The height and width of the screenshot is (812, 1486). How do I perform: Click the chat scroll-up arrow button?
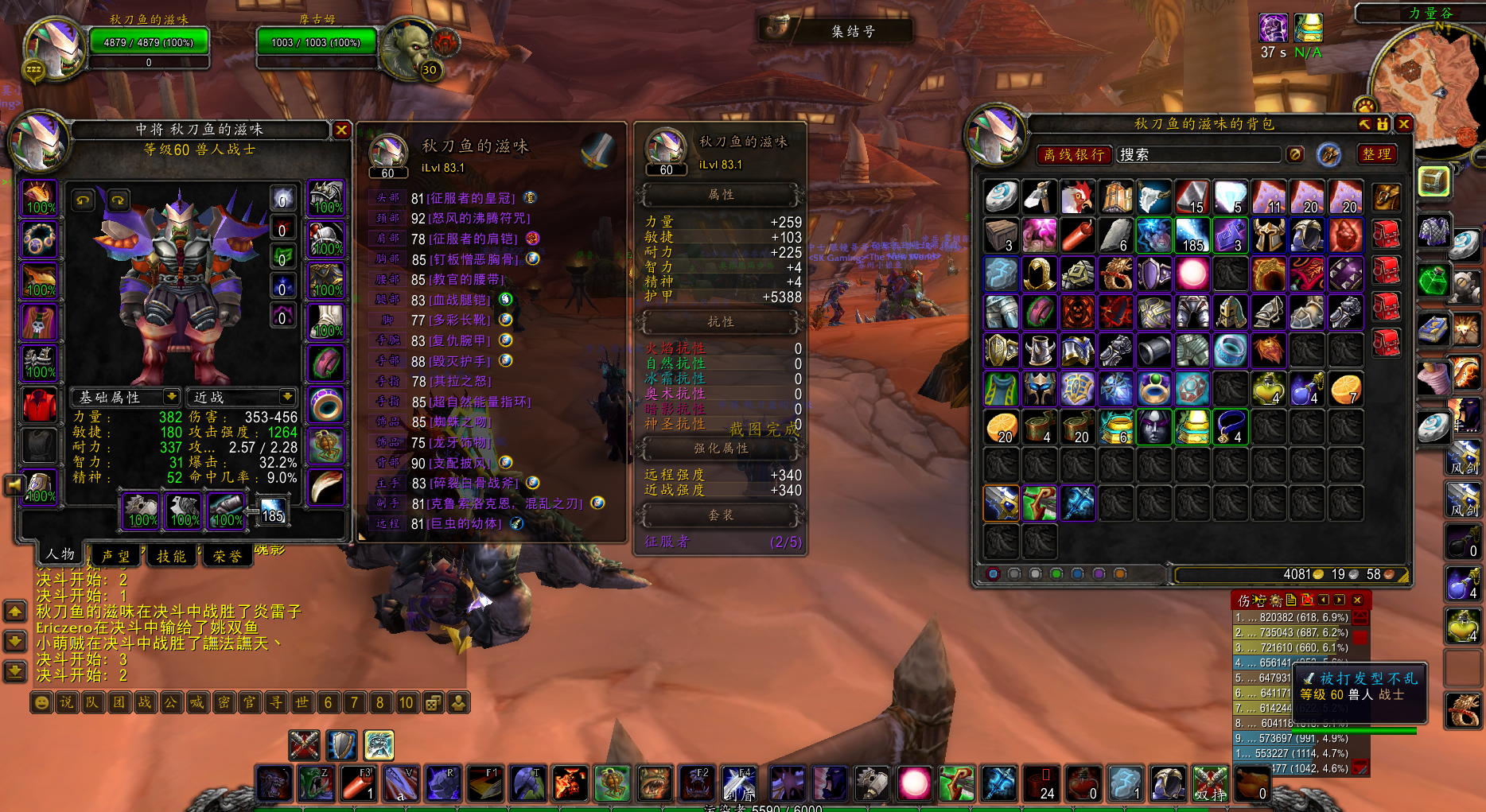point(15,611)
